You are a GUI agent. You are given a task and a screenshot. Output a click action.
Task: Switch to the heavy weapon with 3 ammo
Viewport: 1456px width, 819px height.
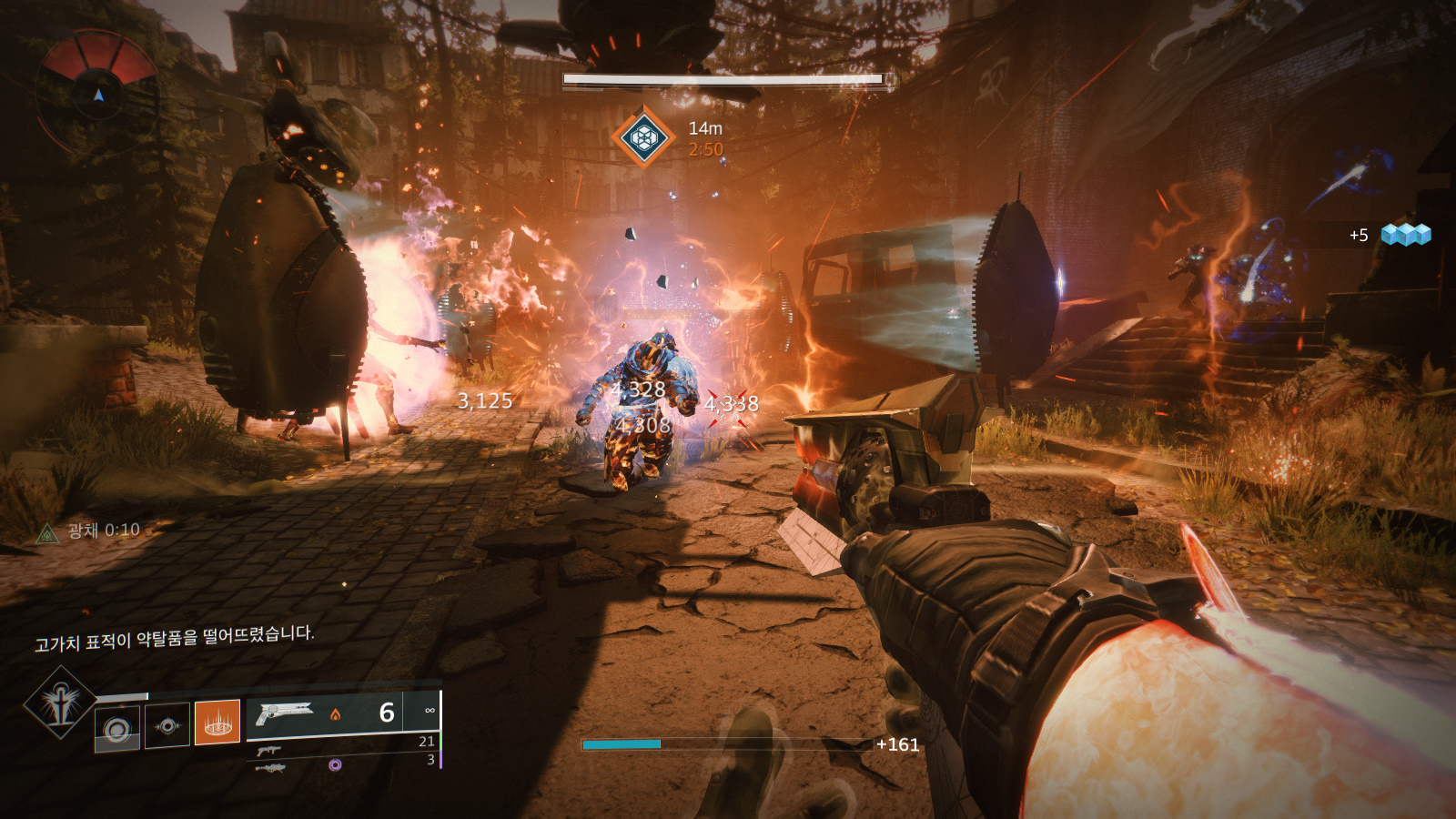point(270,768)
